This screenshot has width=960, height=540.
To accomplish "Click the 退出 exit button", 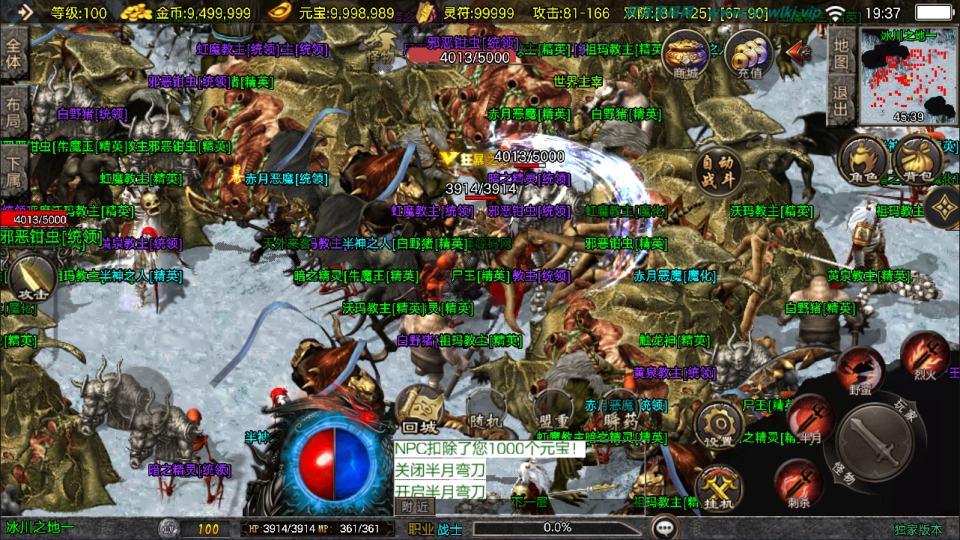I will point(841,102).
